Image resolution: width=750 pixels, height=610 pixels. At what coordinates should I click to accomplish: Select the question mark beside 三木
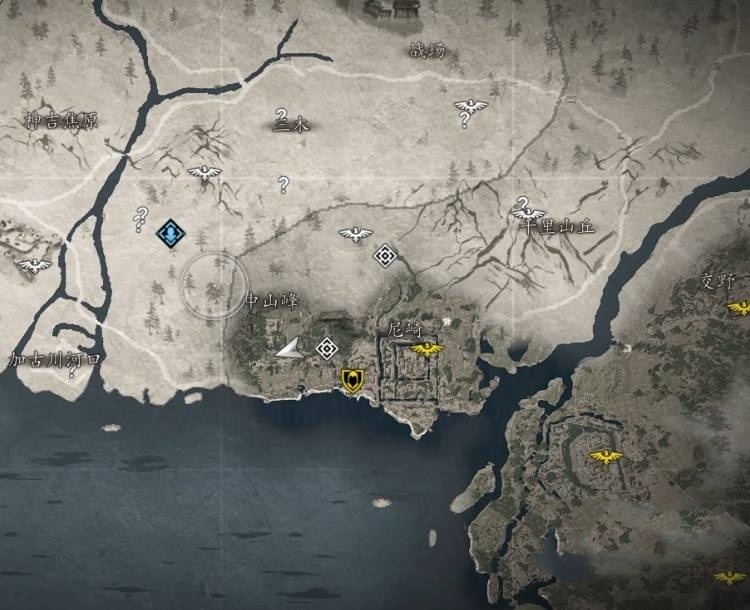(282, 116)
